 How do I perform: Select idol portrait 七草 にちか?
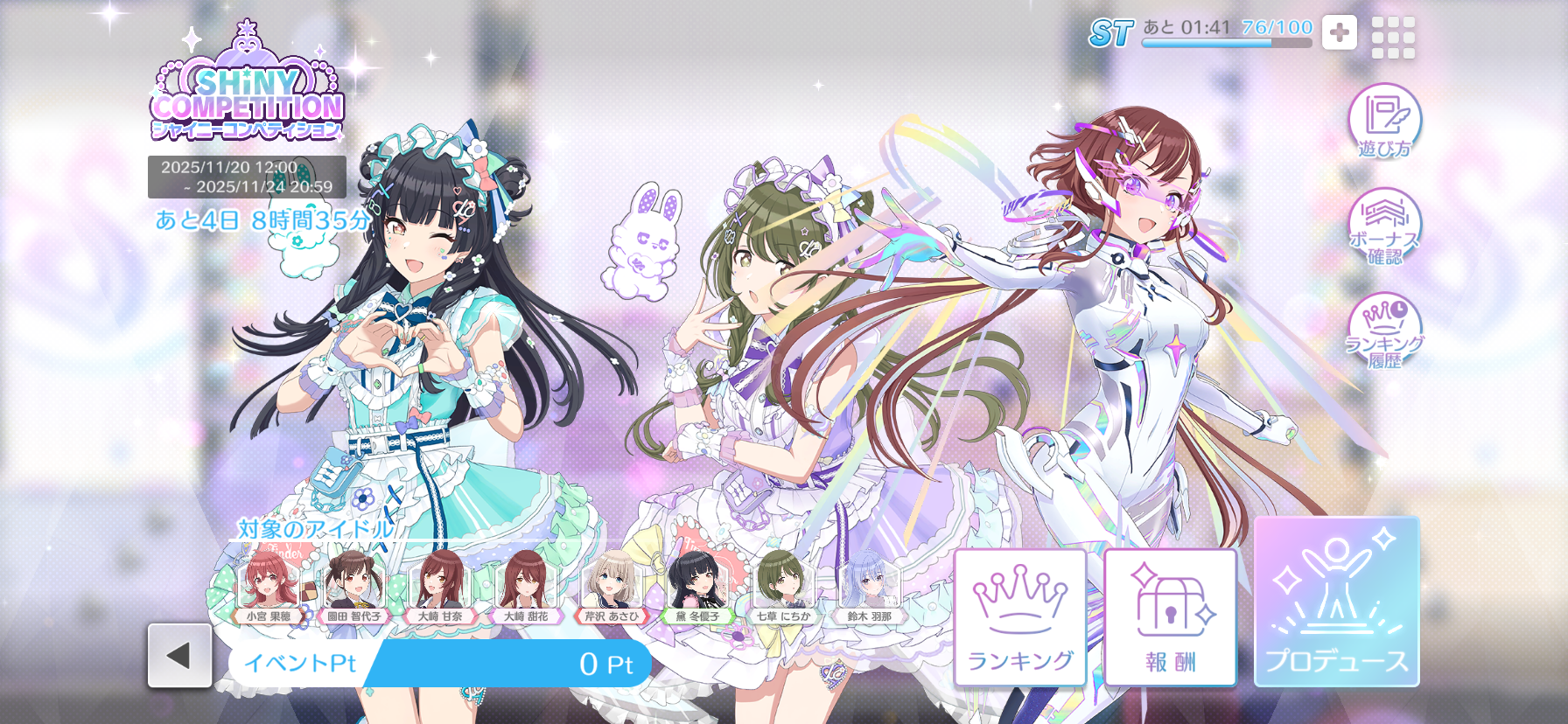pyautogui.click(x=782, y=586)
